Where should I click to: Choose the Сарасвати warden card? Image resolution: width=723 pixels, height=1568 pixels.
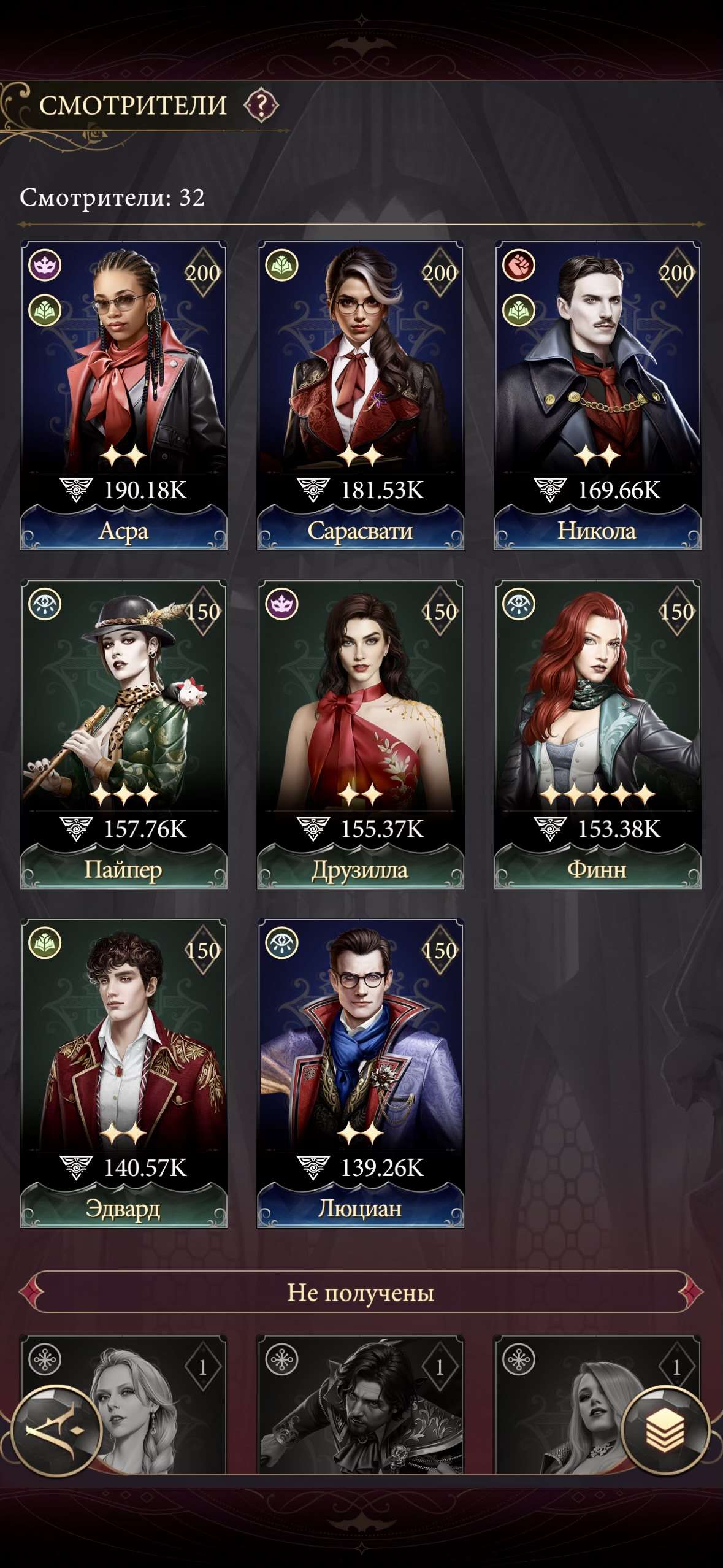point(361,396)
